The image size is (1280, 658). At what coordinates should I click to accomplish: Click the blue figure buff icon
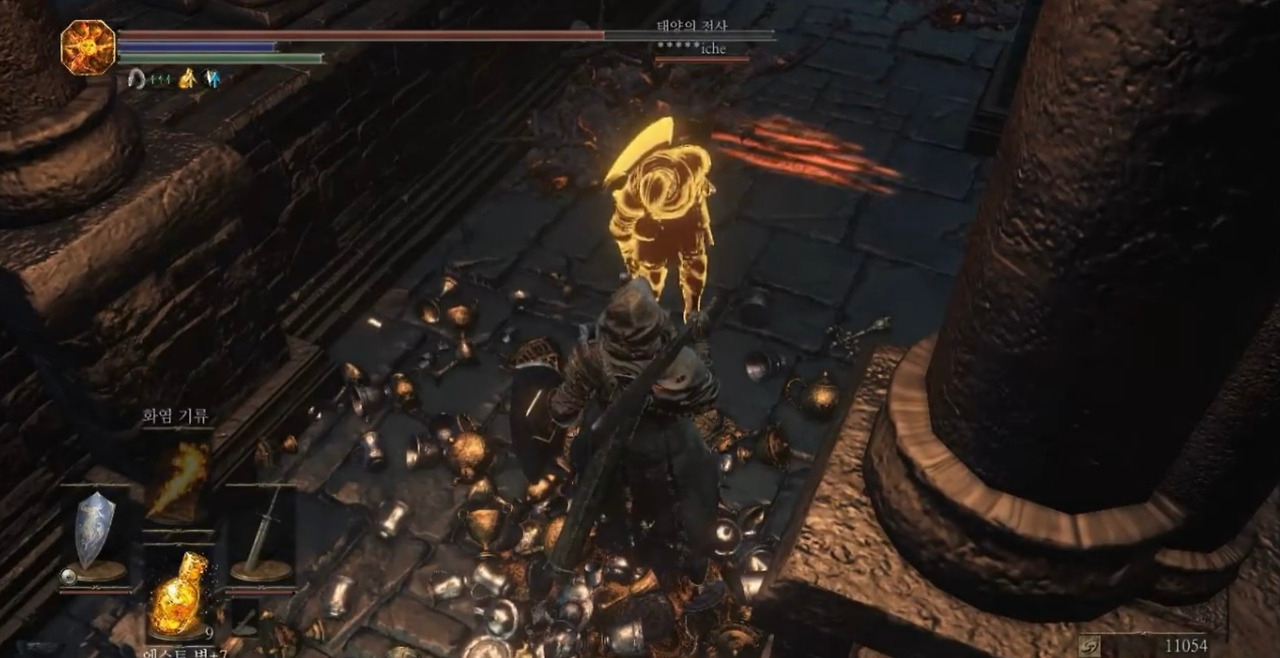212,79
